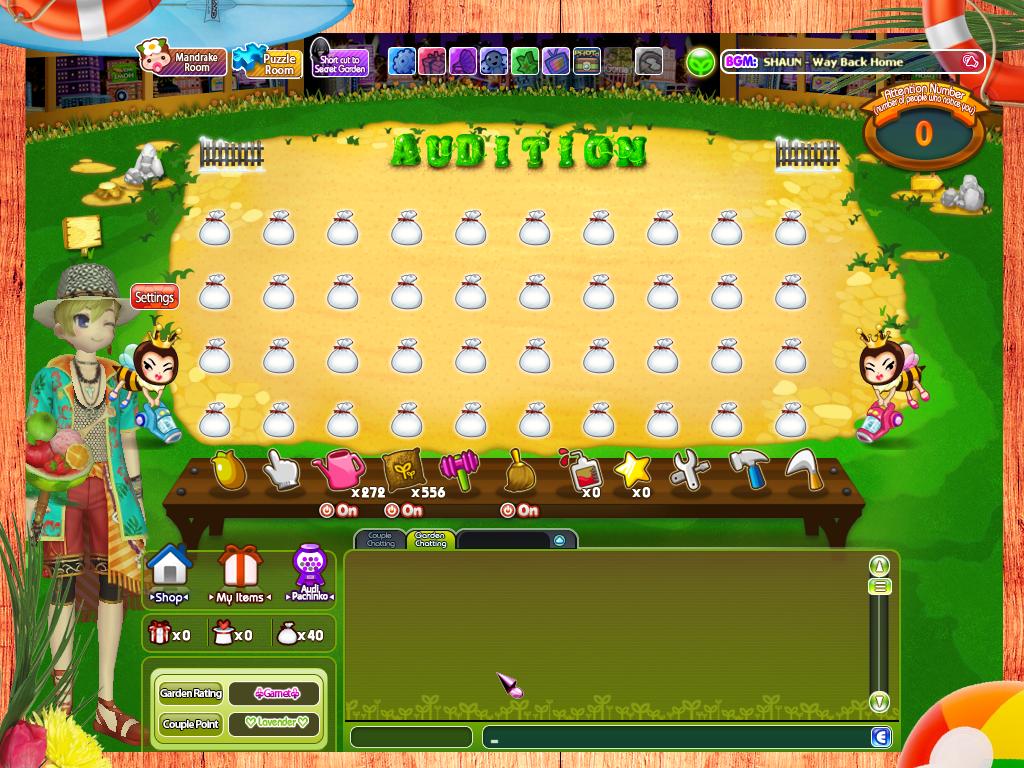Click the chat scroll down arrow

tap(879, 702)
